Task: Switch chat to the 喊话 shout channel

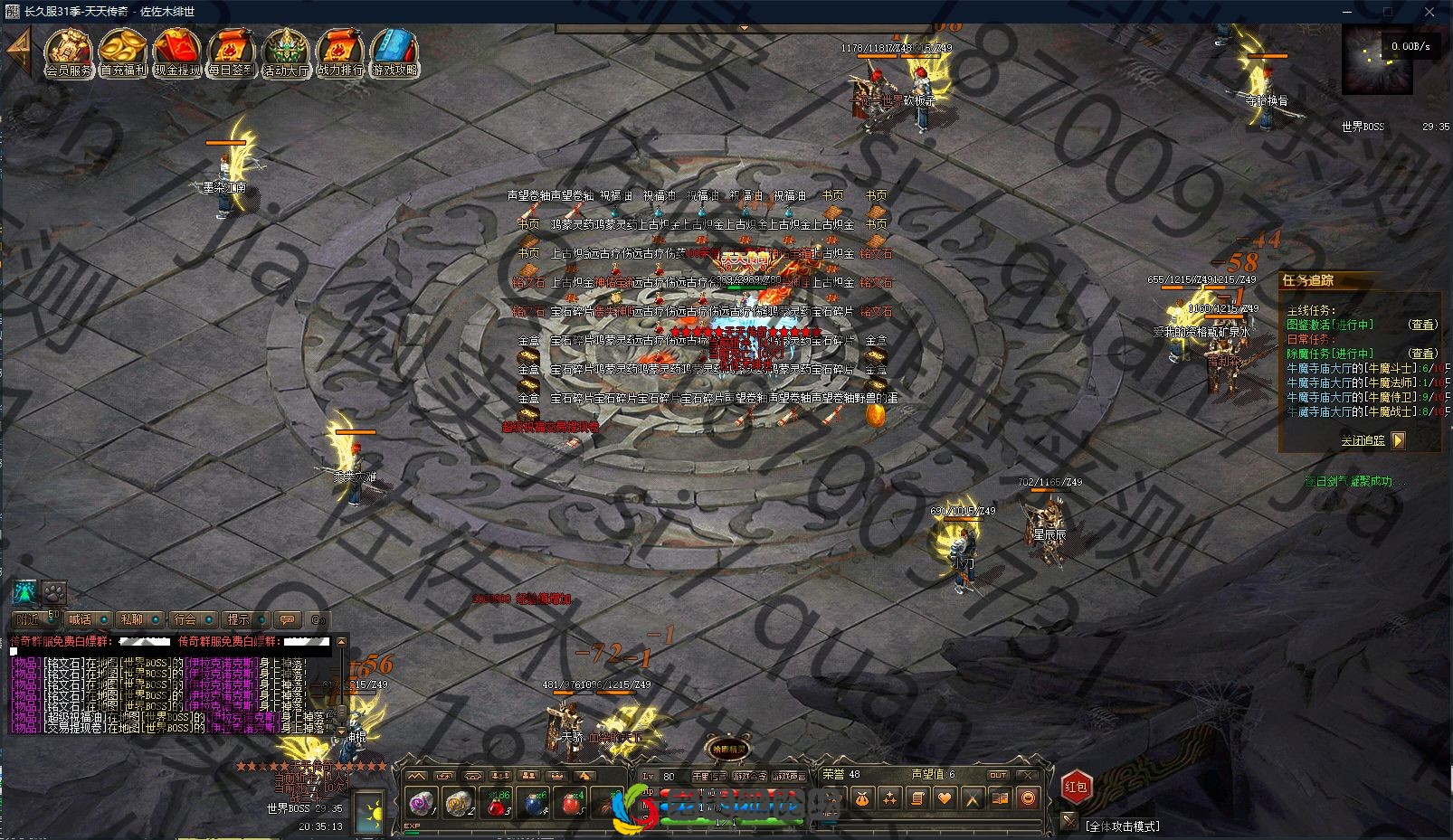Action: [x=81, y=619]
